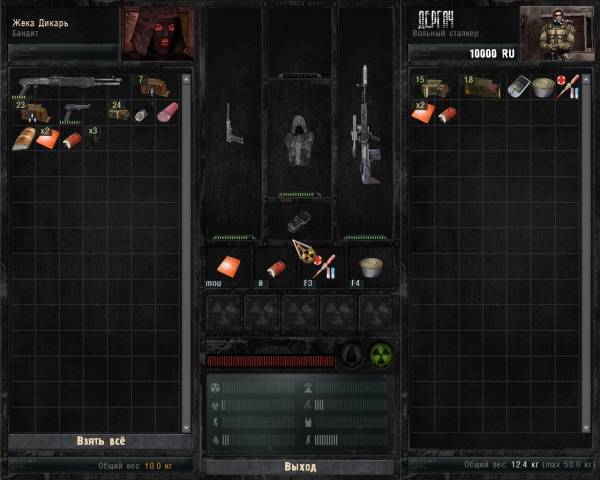This screenshot has height=480, width=600.
Task: Take all items with Взять всё
Action: click(99, 440)
